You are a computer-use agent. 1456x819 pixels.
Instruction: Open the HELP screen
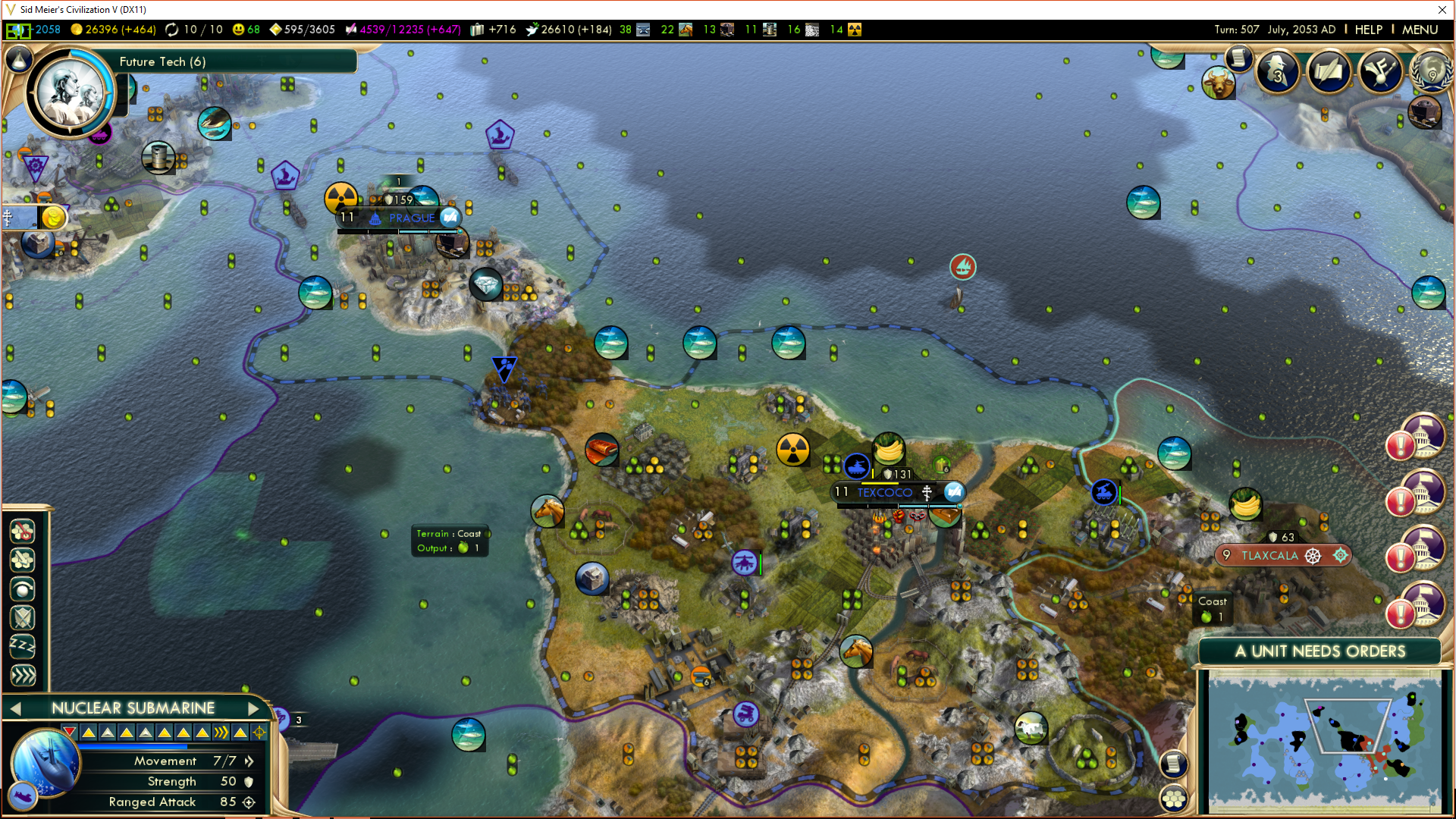pyautogui.click(x=1368, y=30)
